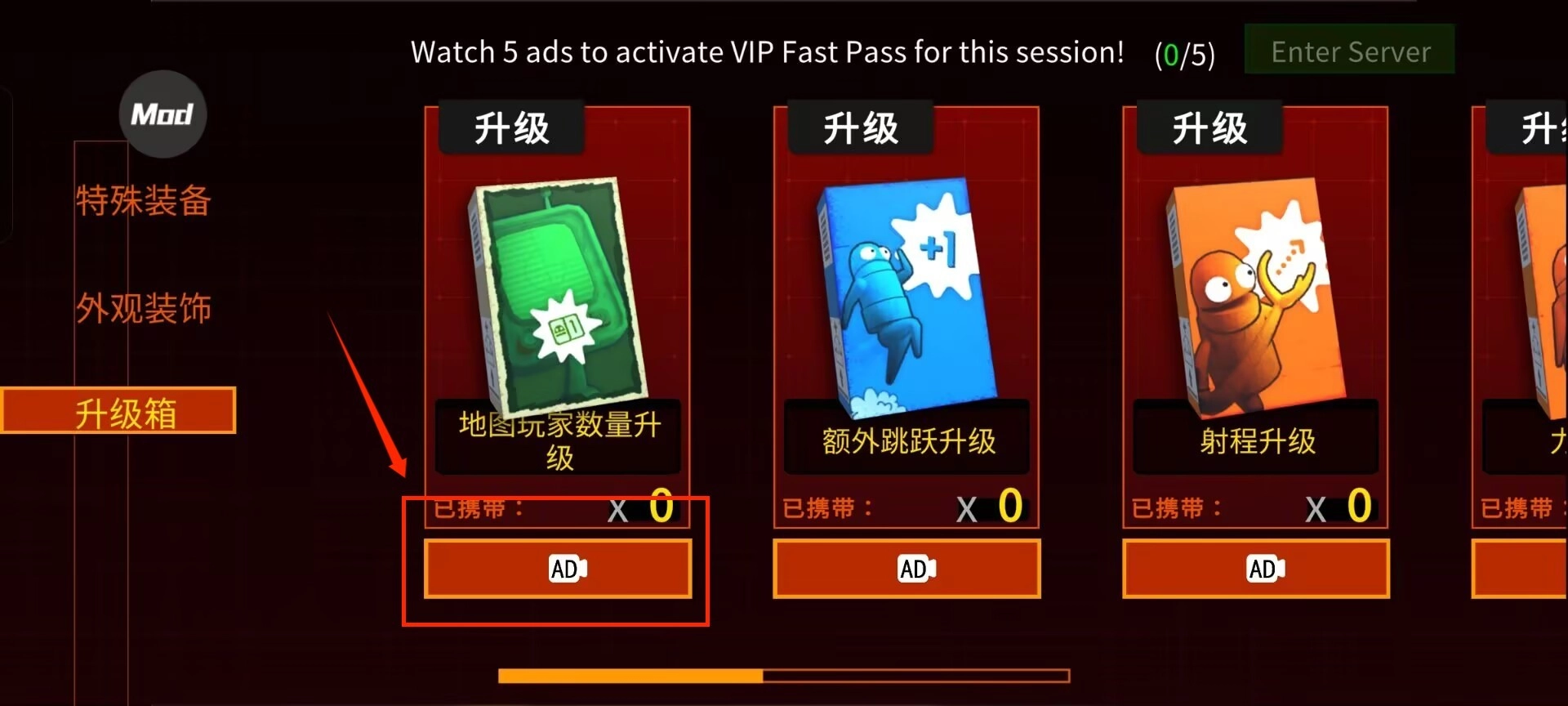The height and width of the screenshot is (706, 1568).
Task: Click the Enter Server button
Action: pos(1350,51)
